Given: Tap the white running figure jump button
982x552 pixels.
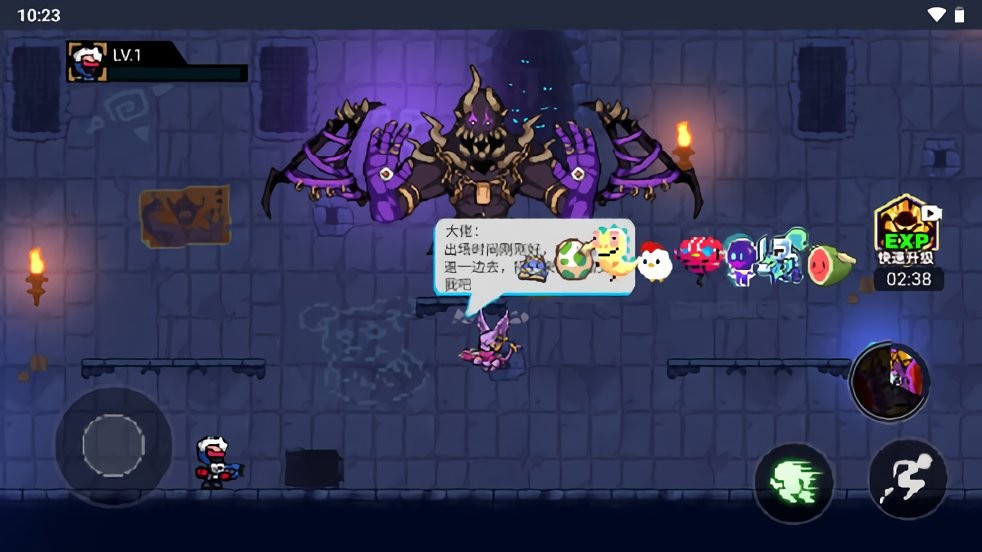Looking at the screenshot, I should [907, 479].
